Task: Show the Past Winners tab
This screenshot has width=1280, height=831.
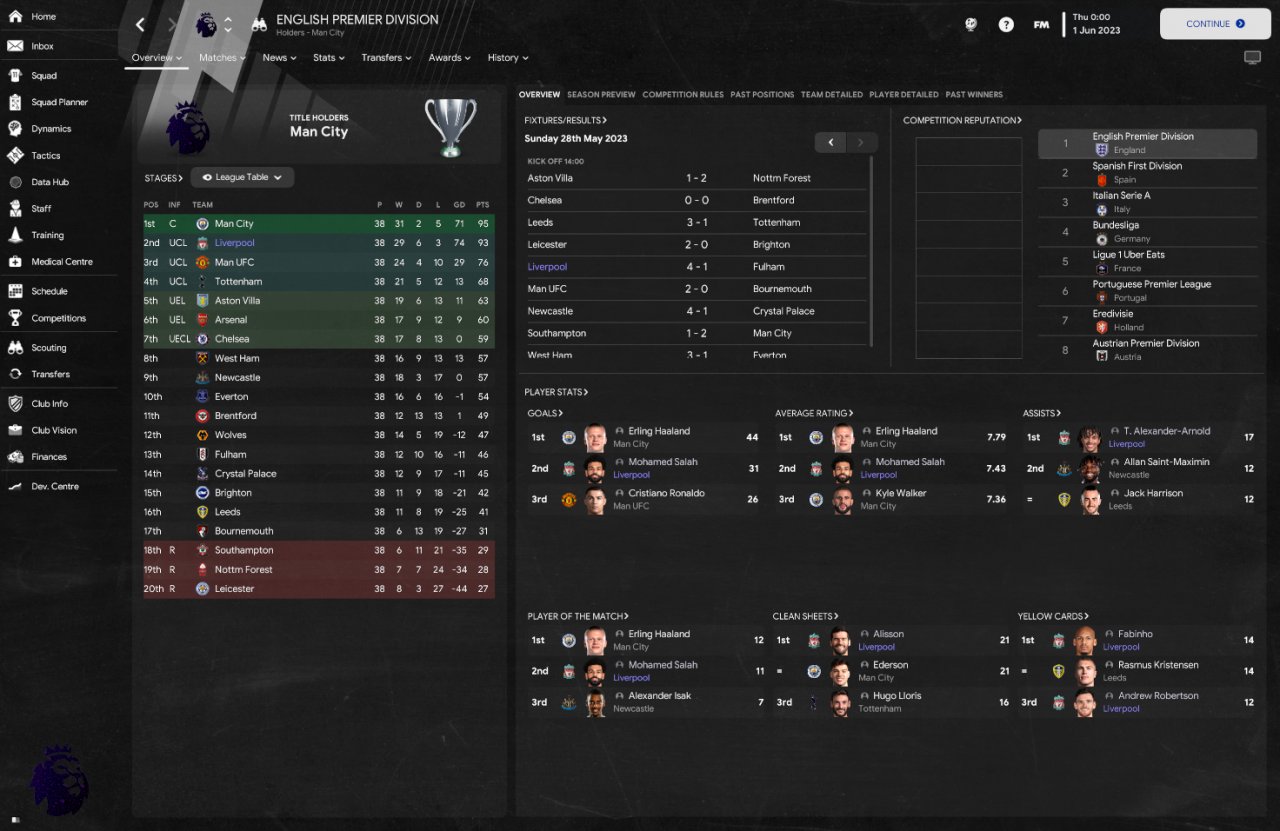Action: 974,95
